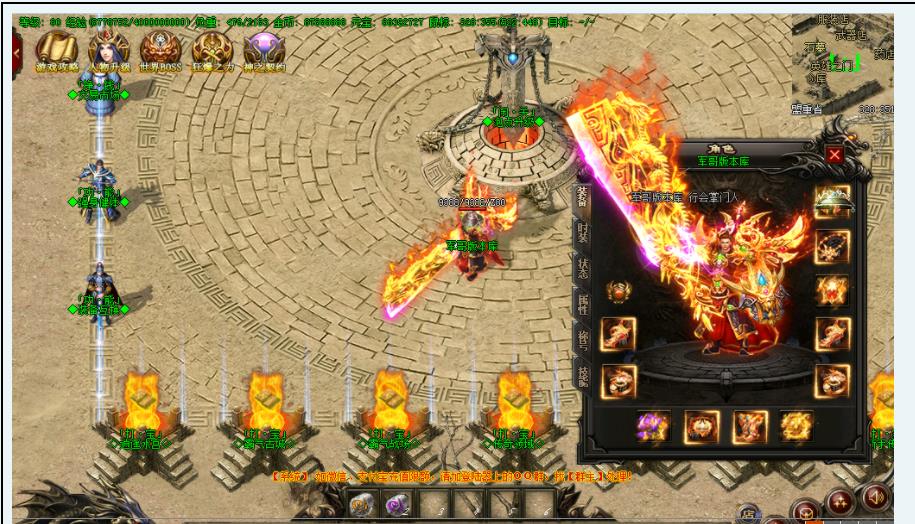
Task: Open the 世界BOSS menu icon
Action: click(x=160, y=48)
